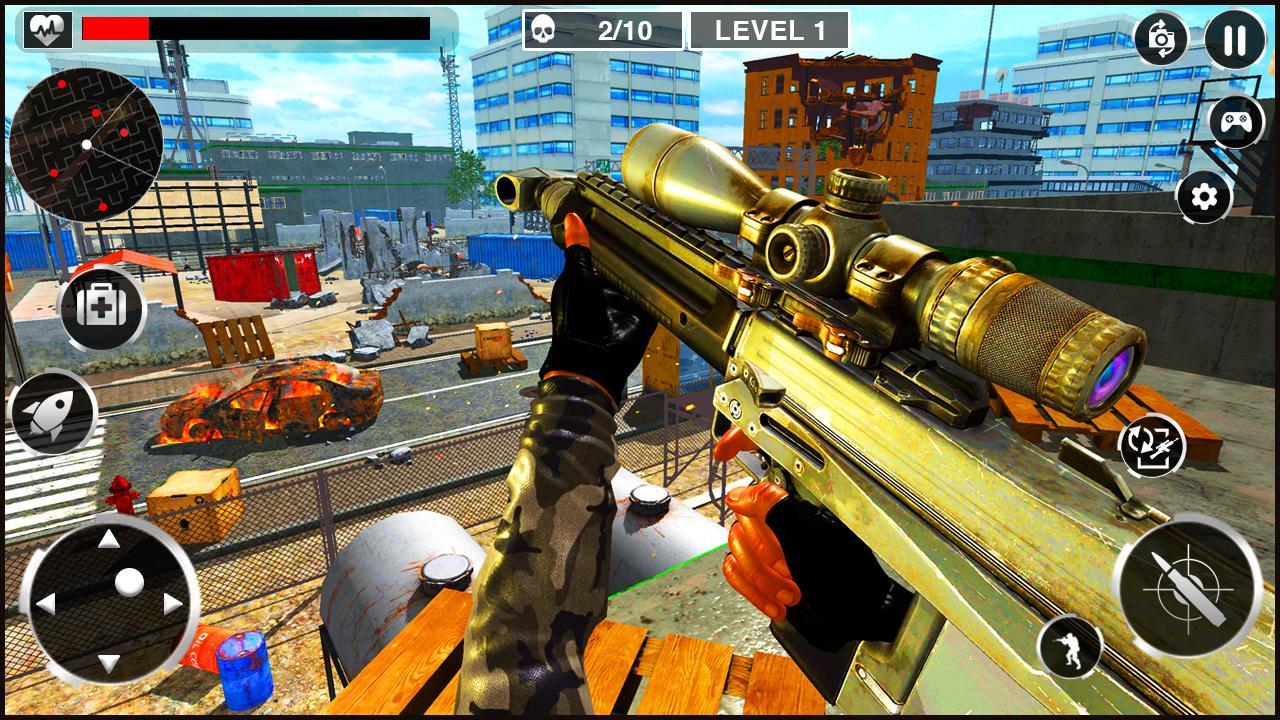Viewport: 1280px width, 720px height.
Task: Tap the camera view switch icon
Action: click(1163, 39)
